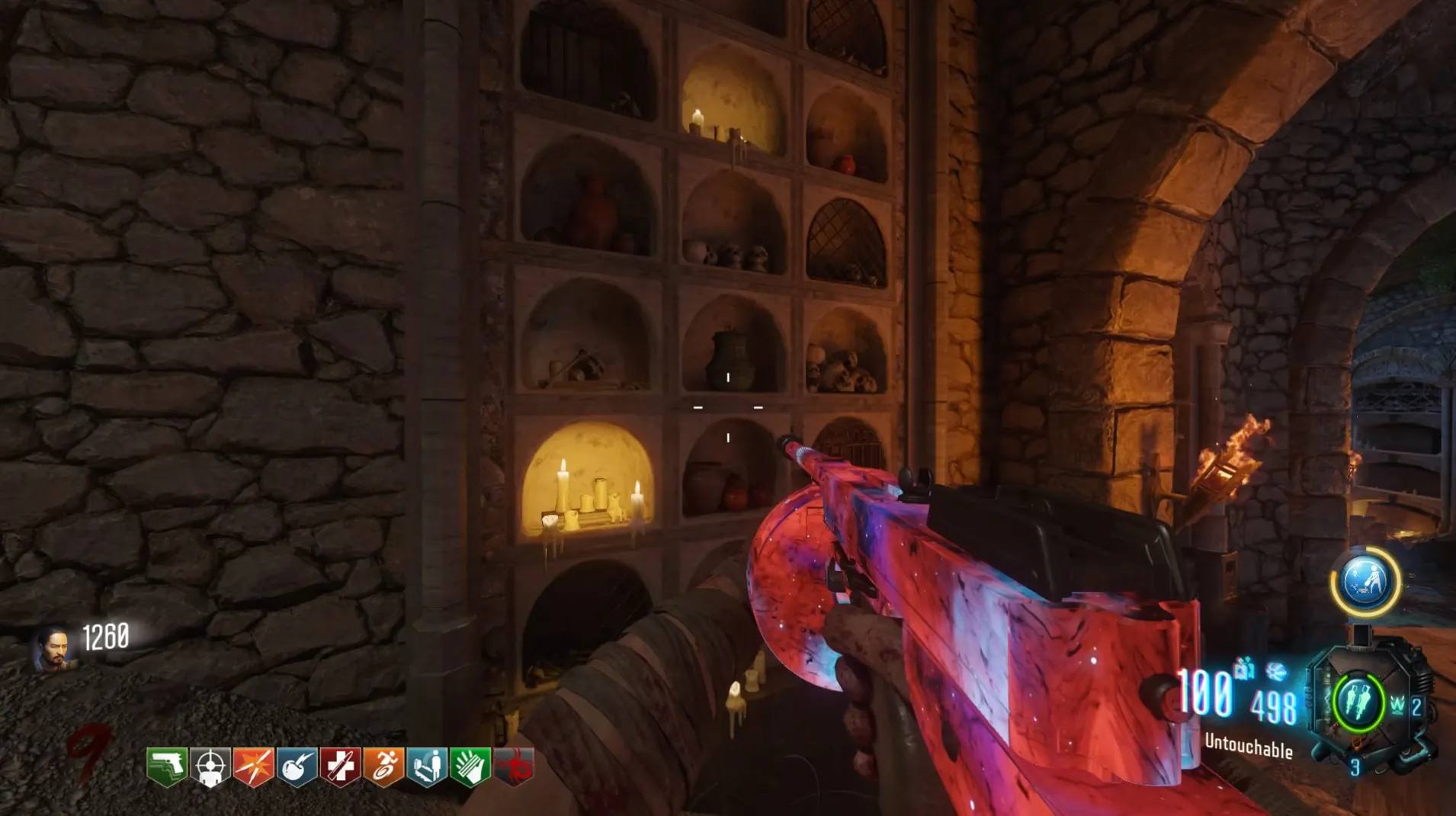This screenshot has height=816, width=1456.
Task: Click the teal tombstone figure perk icon
Action: (x=427, y=766)
